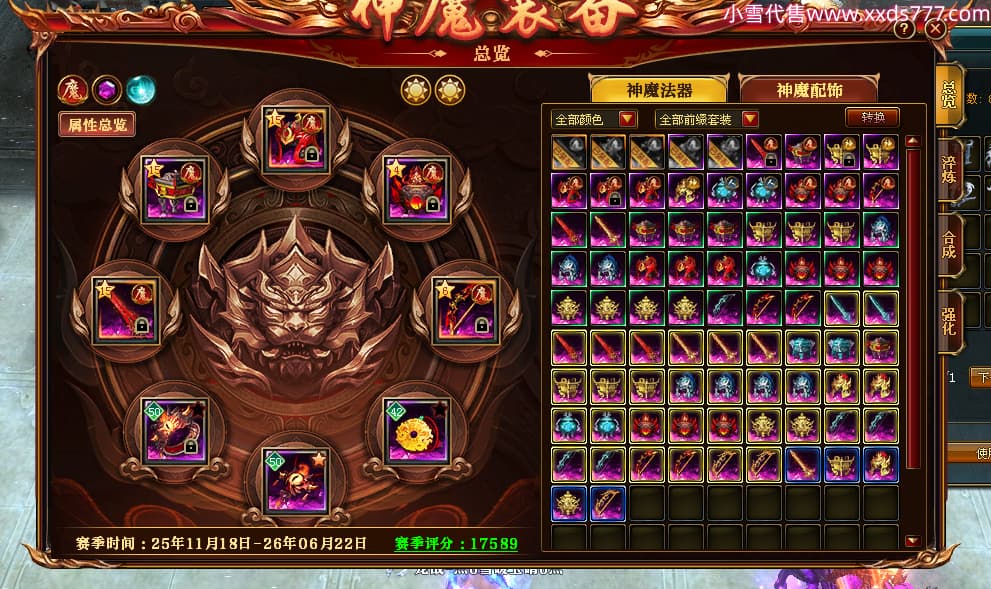
Task: Click the round red 魔 icon
Action: click(x=73, y=90)
